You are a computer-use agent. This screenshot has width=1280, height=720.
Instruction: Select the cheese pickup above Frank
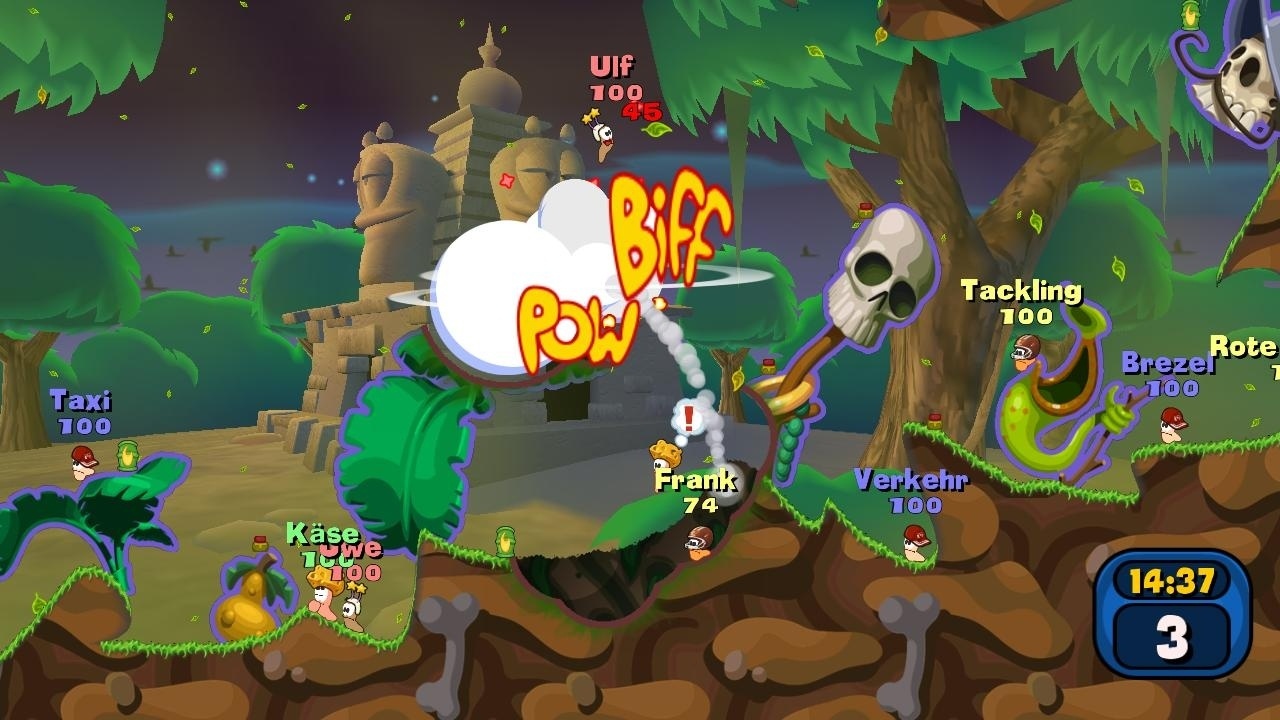tap(666, 451)
